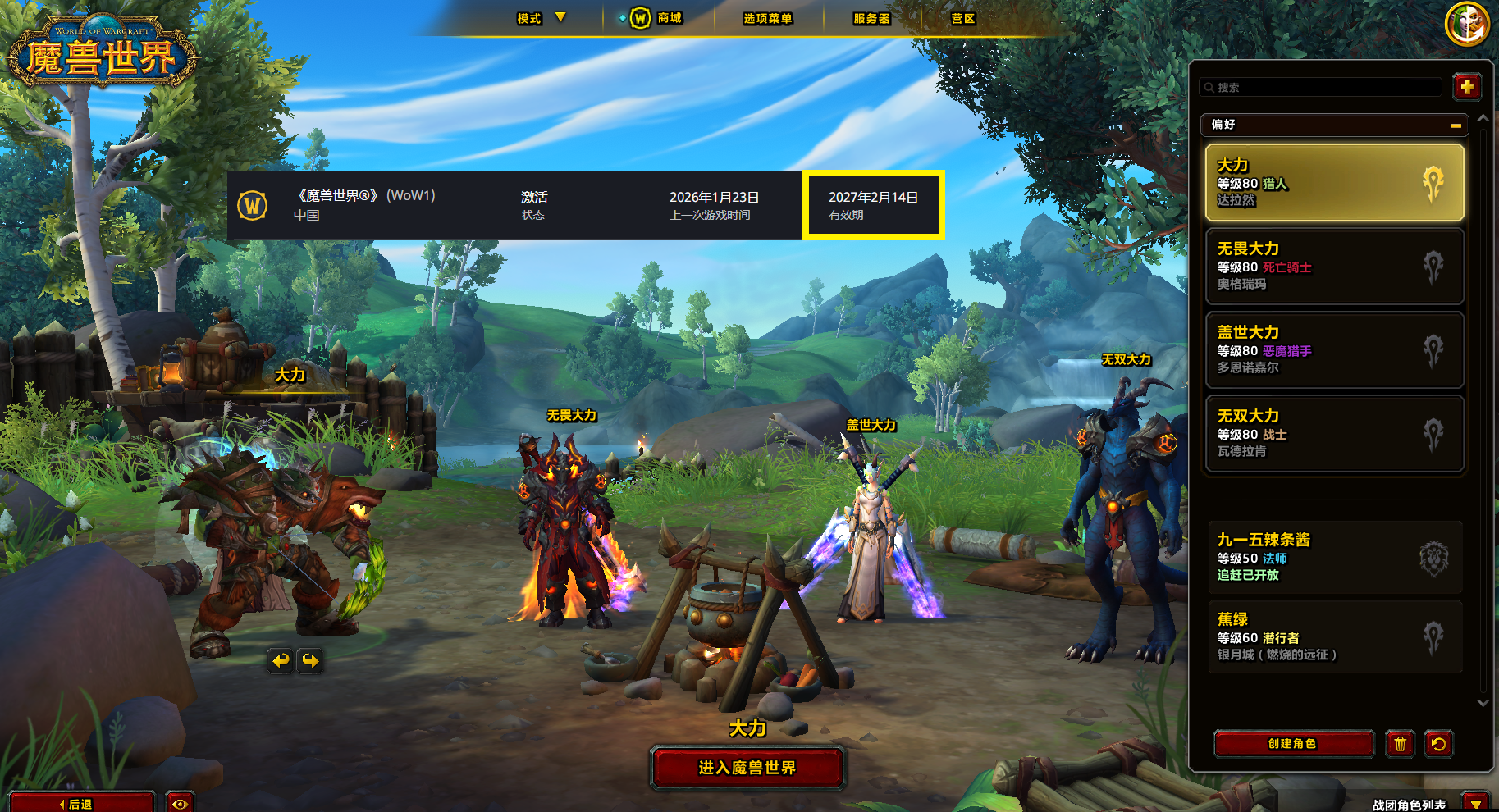1499x812 pixels.
Task: Select 九一五辣条酱 the level 50 mage
Action: pyautogui.click(x=1334, y=557)
